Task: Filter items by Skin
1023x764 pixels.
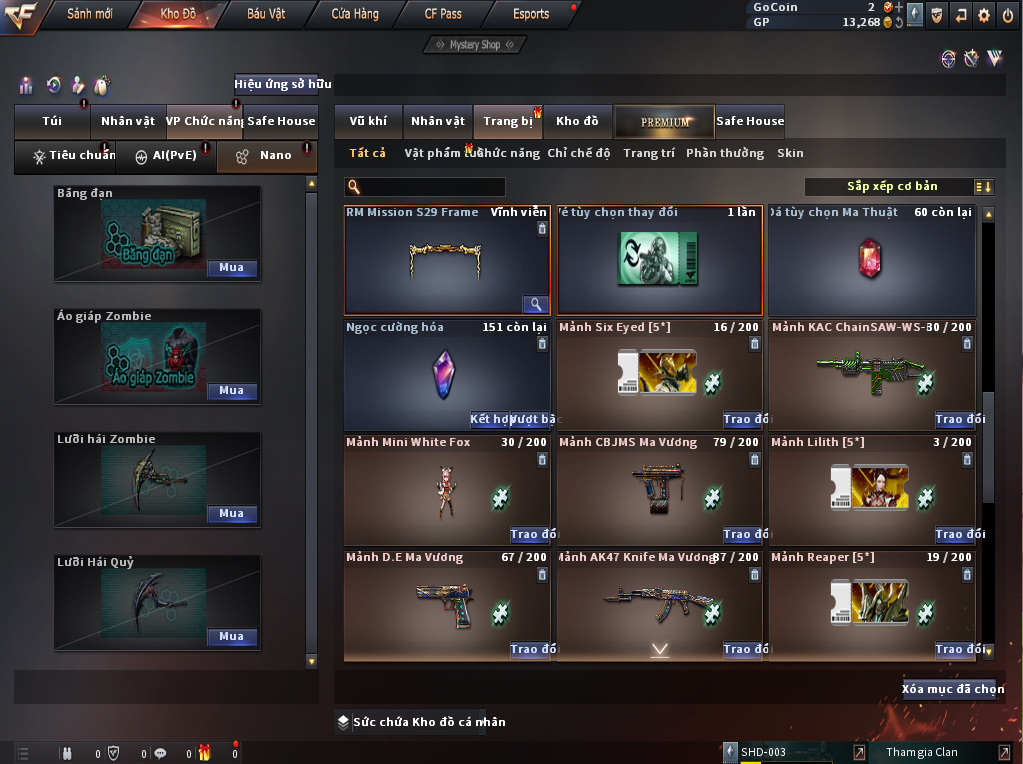Action: click(790, 153)
